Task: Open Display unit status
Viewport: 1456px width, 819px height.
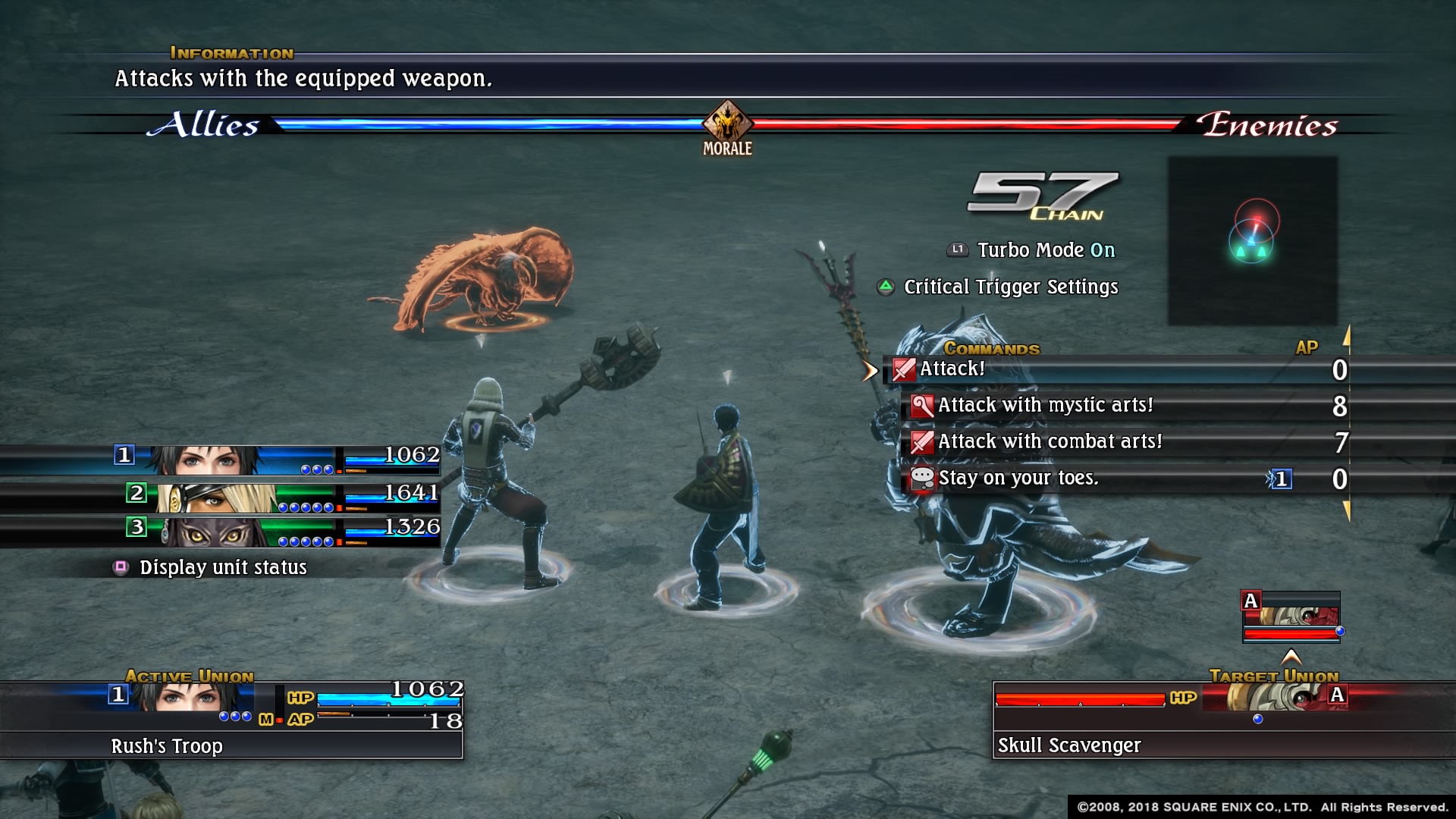Action: [222, 567]
